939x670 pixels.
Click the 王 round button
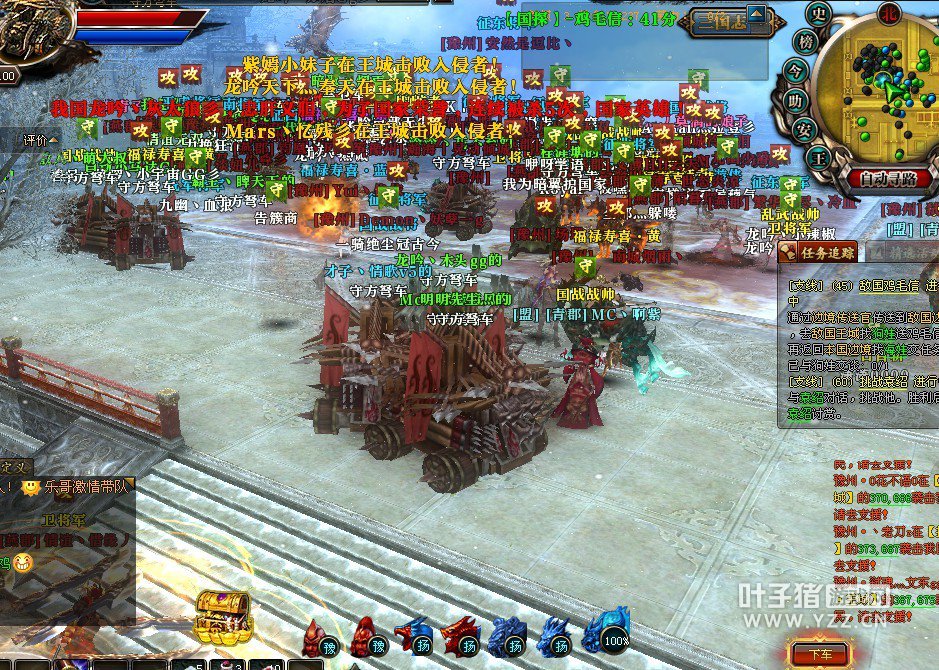tap(818, 156)
